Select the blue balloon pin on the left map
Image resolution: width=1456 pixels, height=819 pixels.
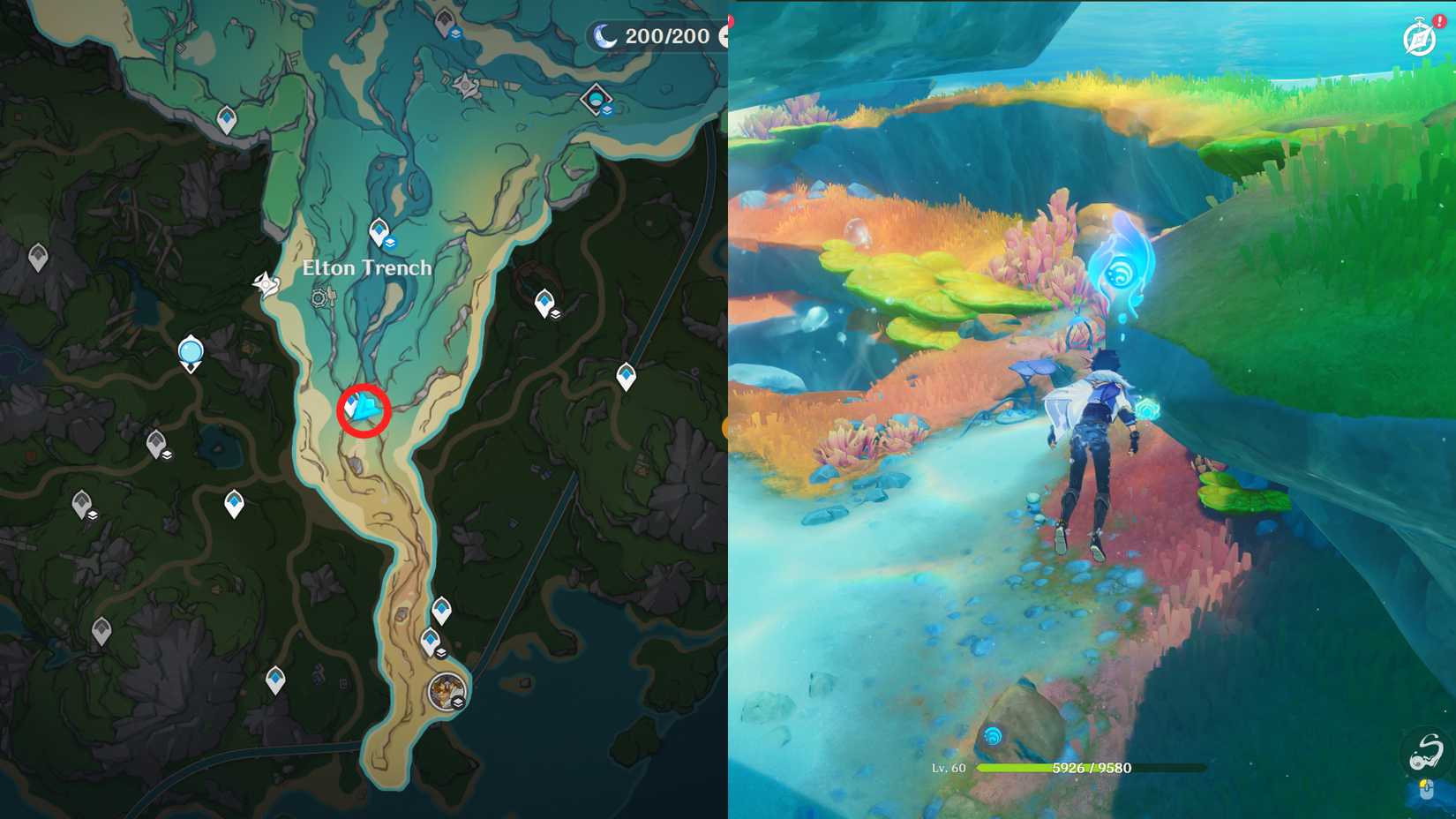[190, 350]
